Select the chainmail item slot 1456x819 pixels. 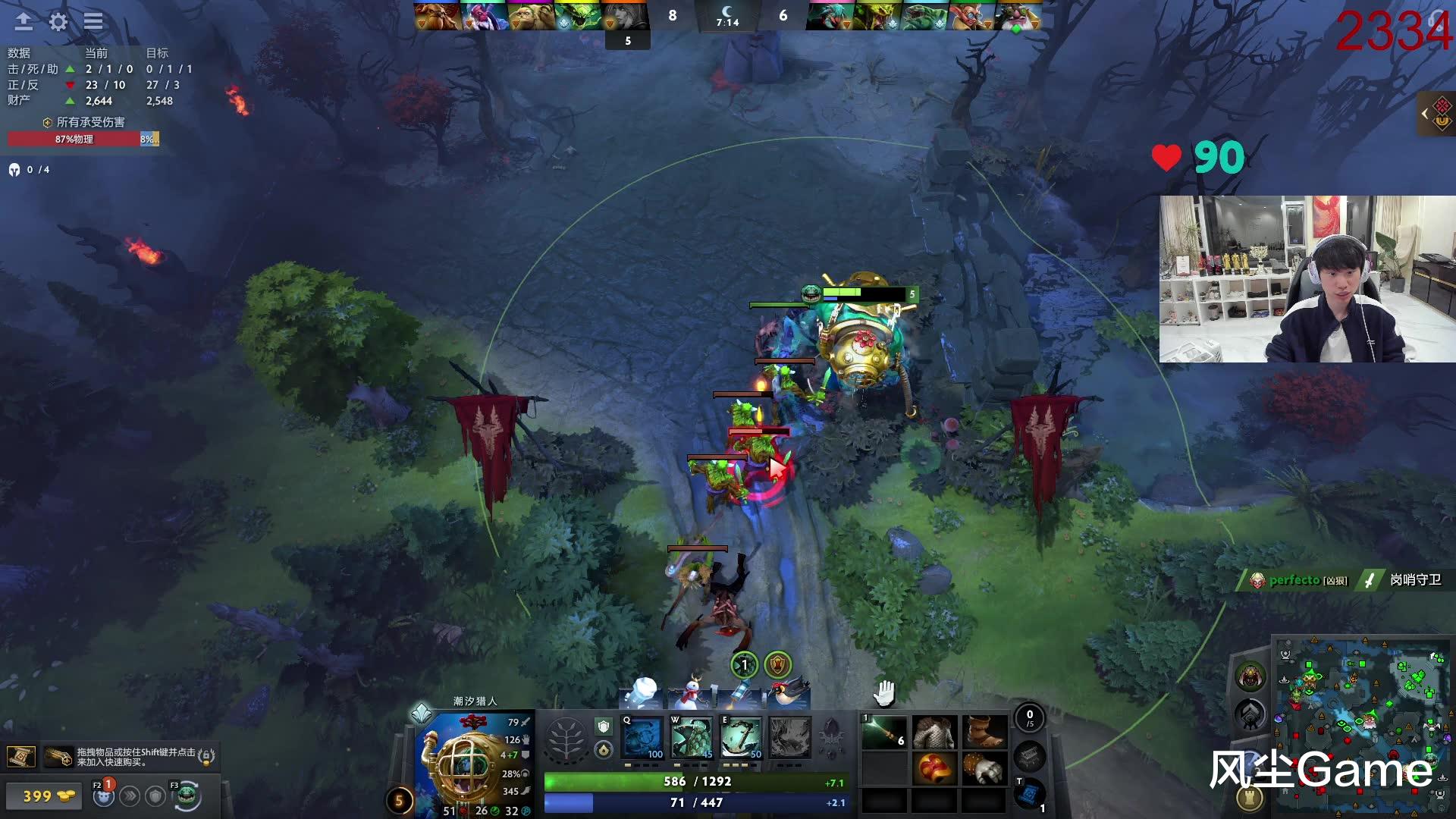[x=934, y=732]
